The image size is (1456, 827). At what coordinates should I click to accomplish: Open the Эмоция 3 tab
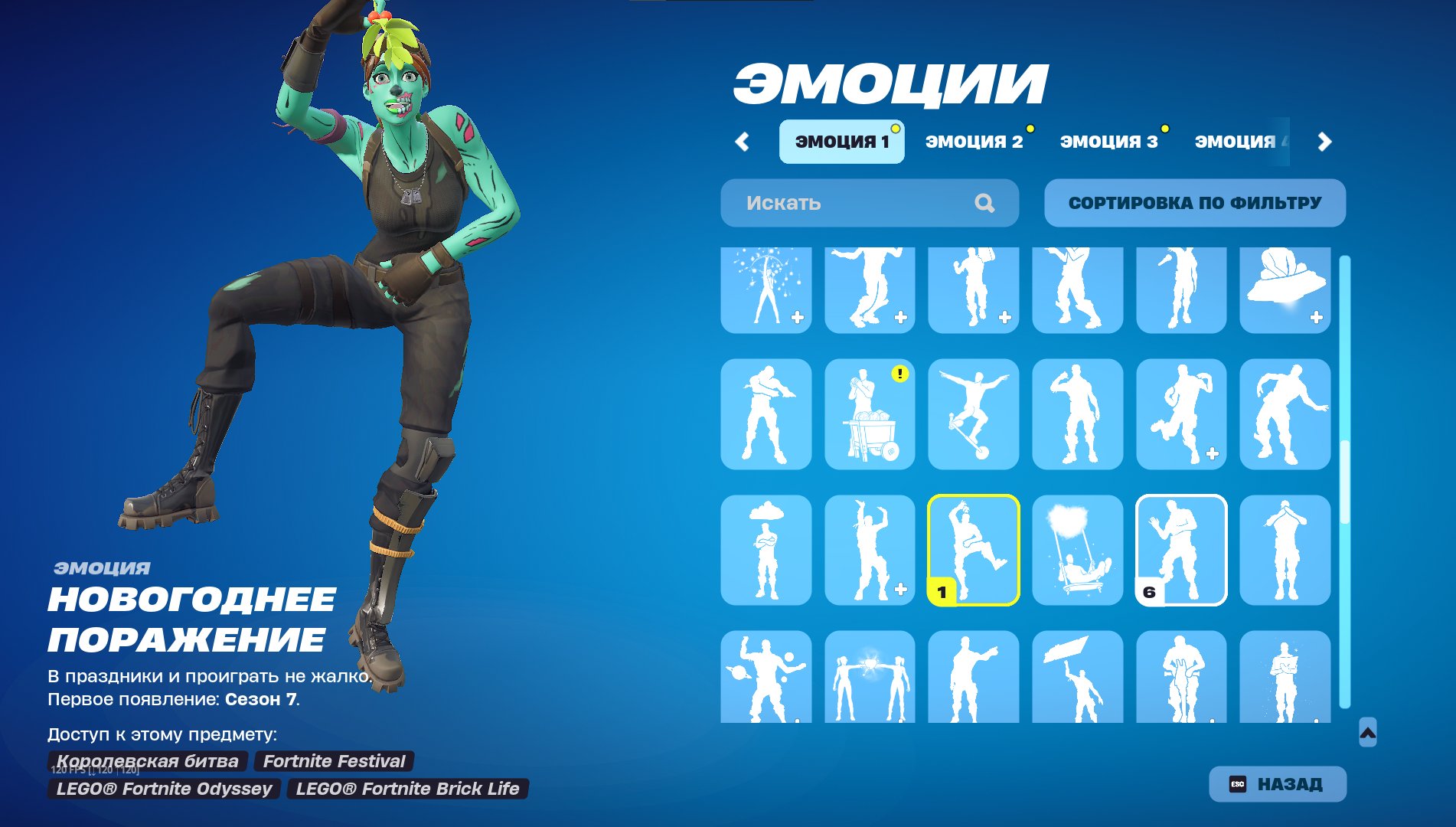tap(1108, 140)
